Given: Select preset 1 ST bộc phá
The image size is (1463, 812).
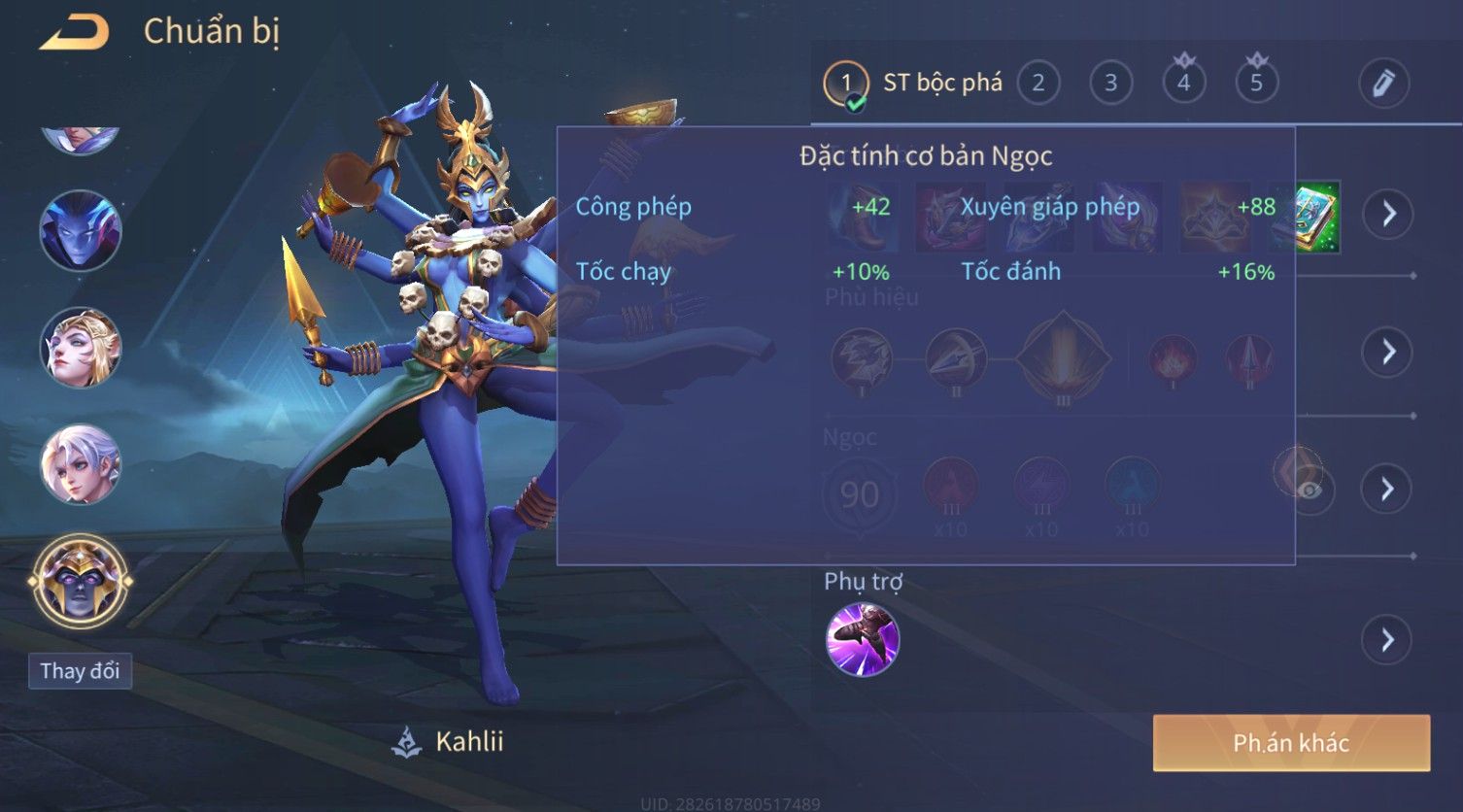Looking at the screenshot, I should click(846, 84).
